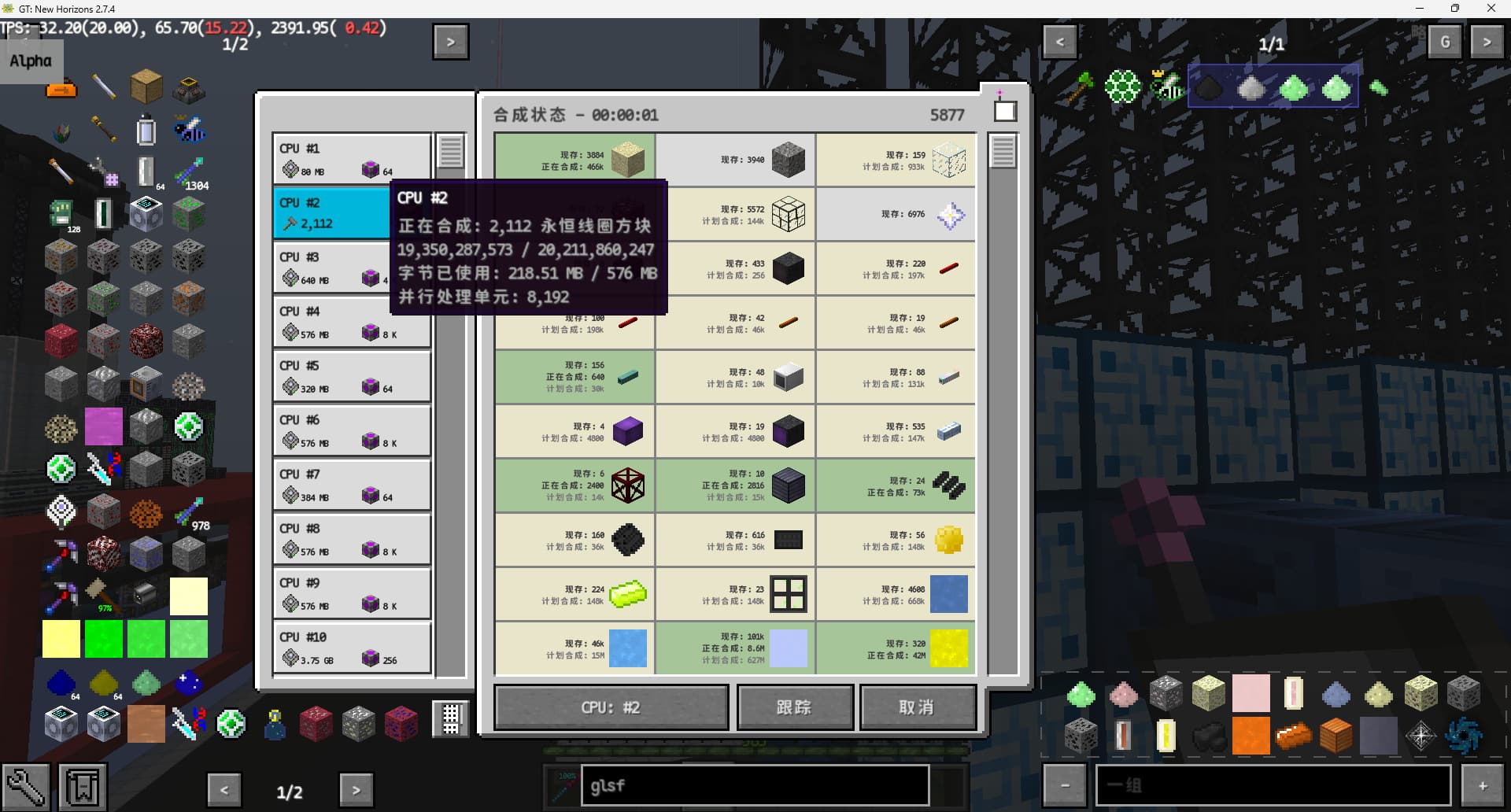Open the bookmark book button beside the wrench

[x=82, y=786]
